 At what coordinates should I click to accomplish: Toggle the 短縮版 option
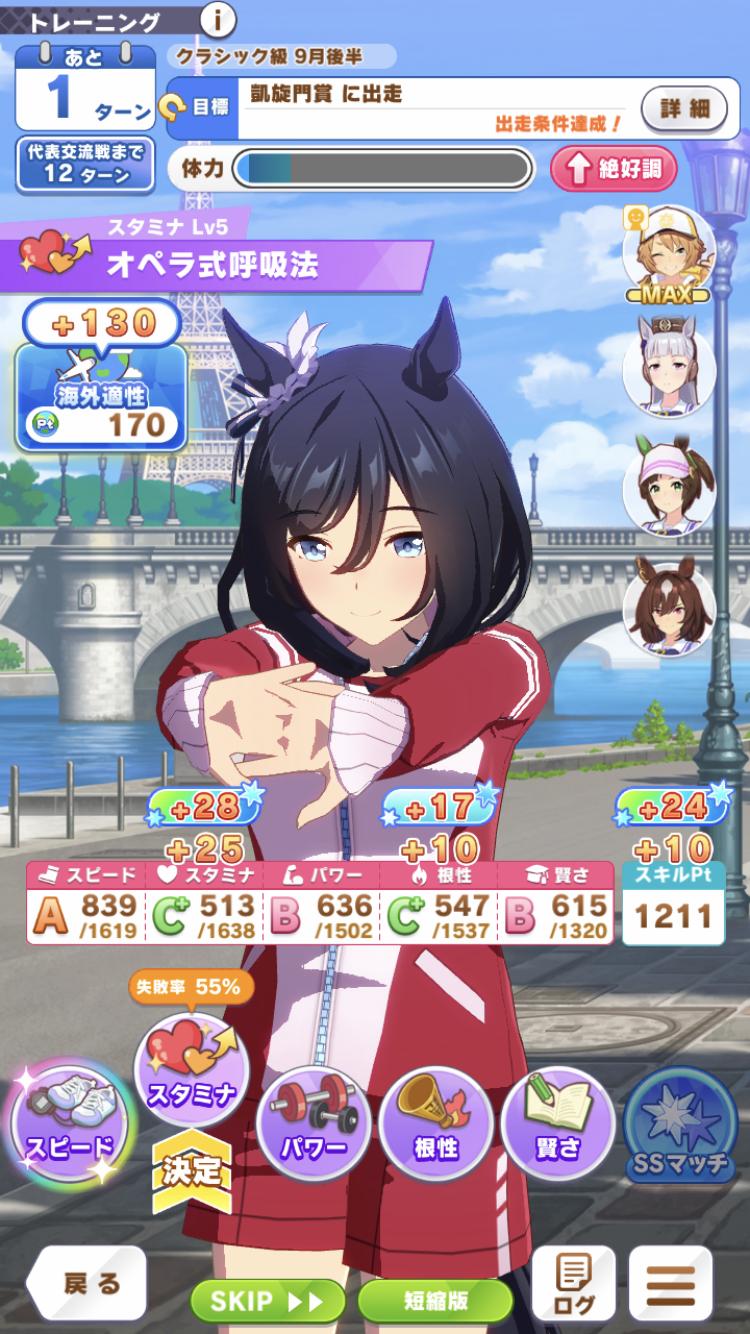[435, 1300]
